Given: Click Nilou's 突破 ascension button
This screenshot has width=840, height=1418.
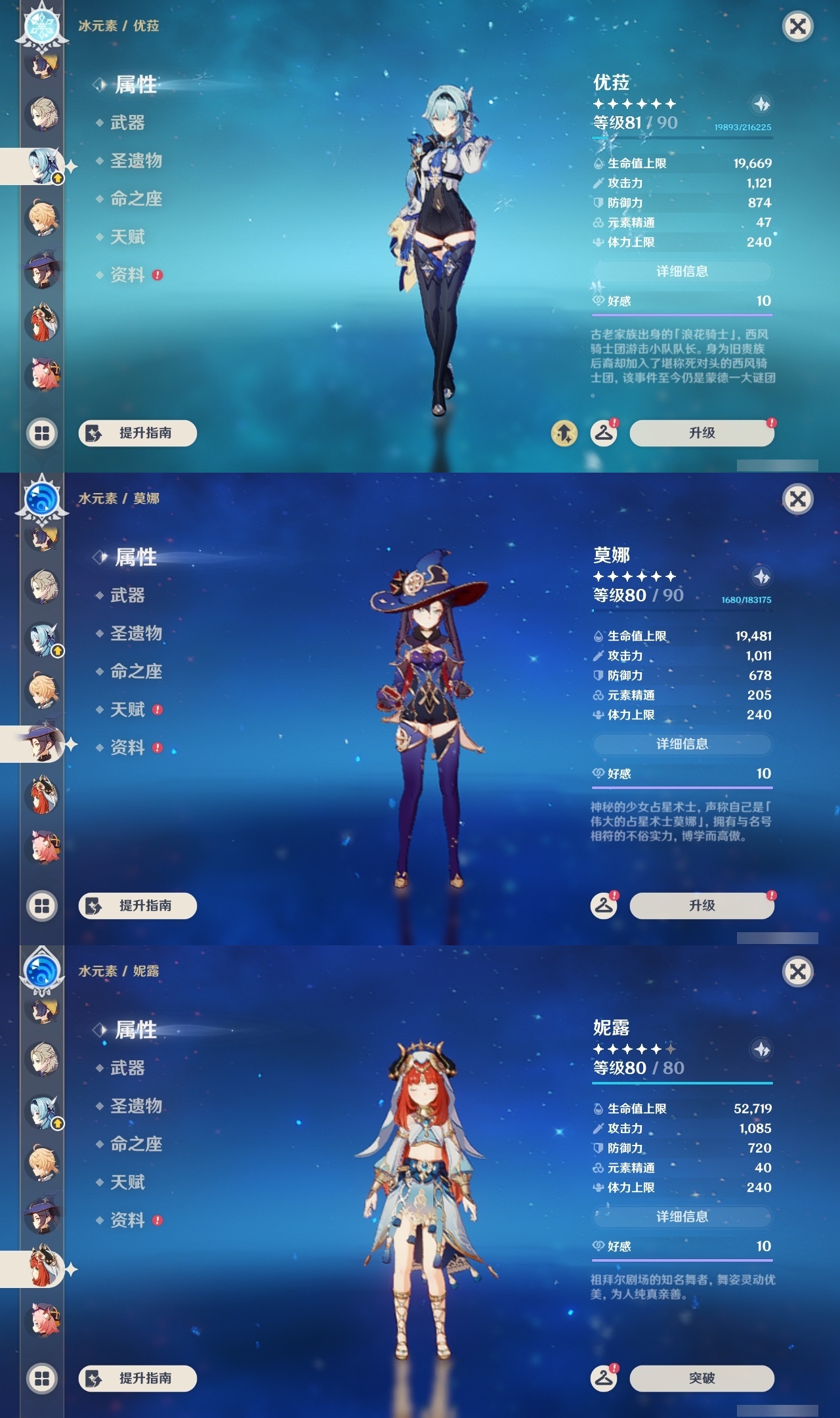Looking at the screenshot, I should tap(701, 1377).
